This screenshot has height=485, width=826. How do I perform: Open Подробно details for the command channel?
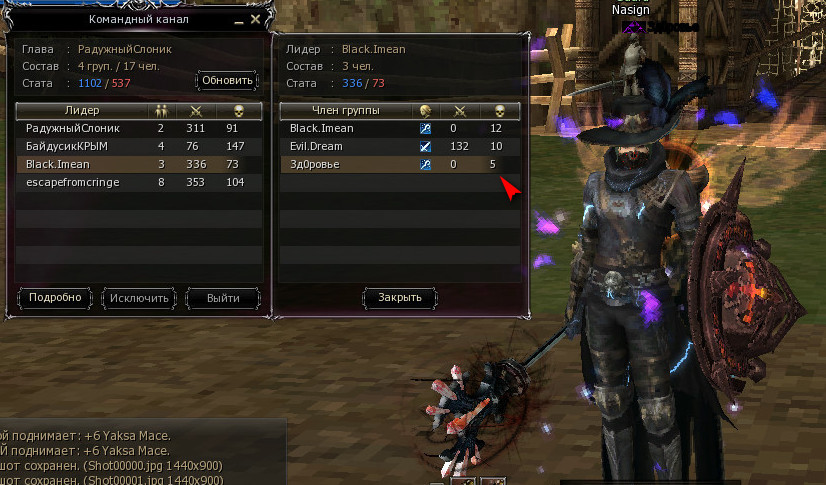[55, 298]
